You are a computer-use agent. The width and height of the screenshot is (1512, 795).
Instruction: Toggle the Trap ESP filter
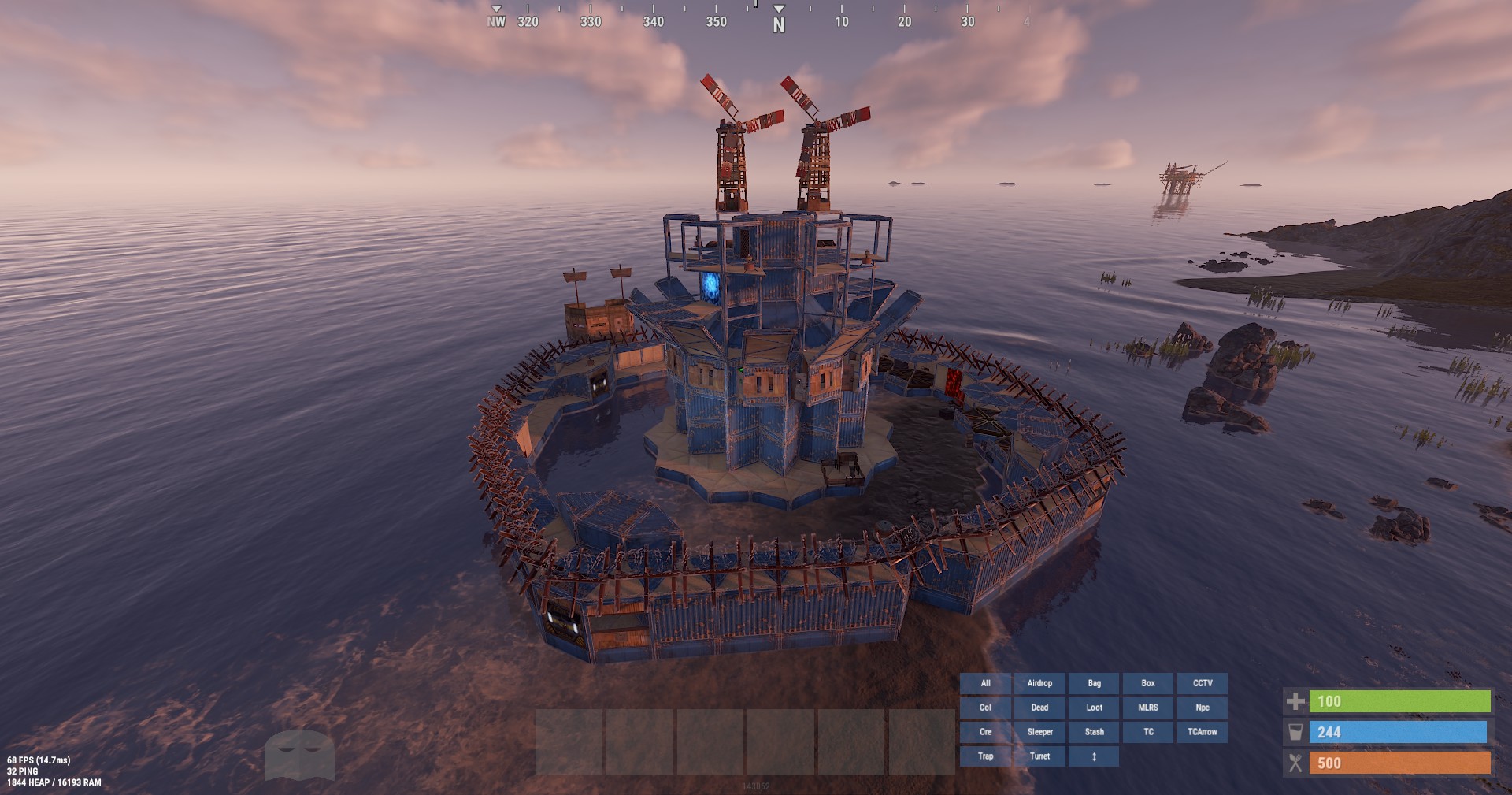(985, 756)
